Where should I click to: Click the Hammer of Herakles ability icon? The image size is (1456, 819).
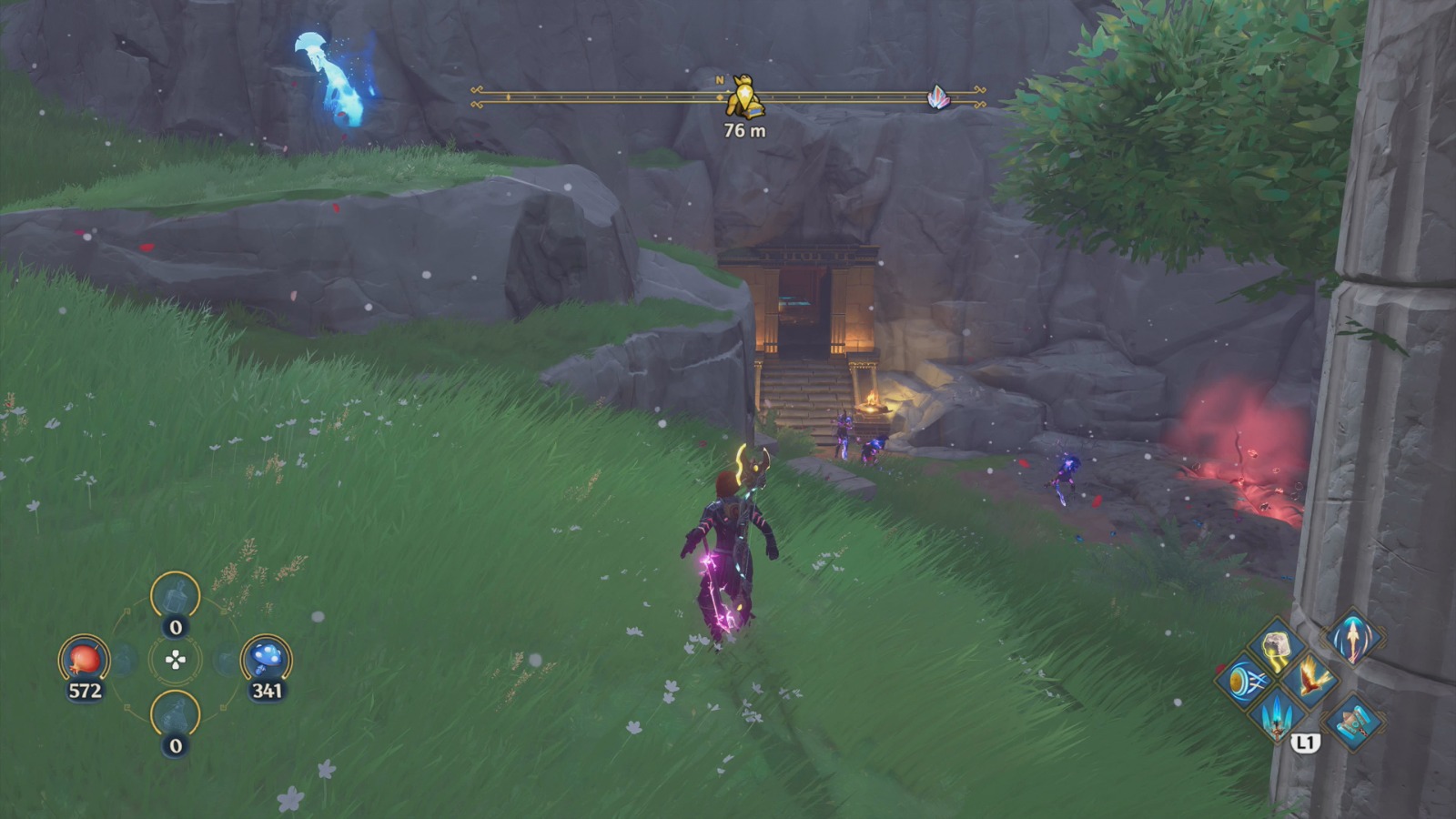point(1353,722)
